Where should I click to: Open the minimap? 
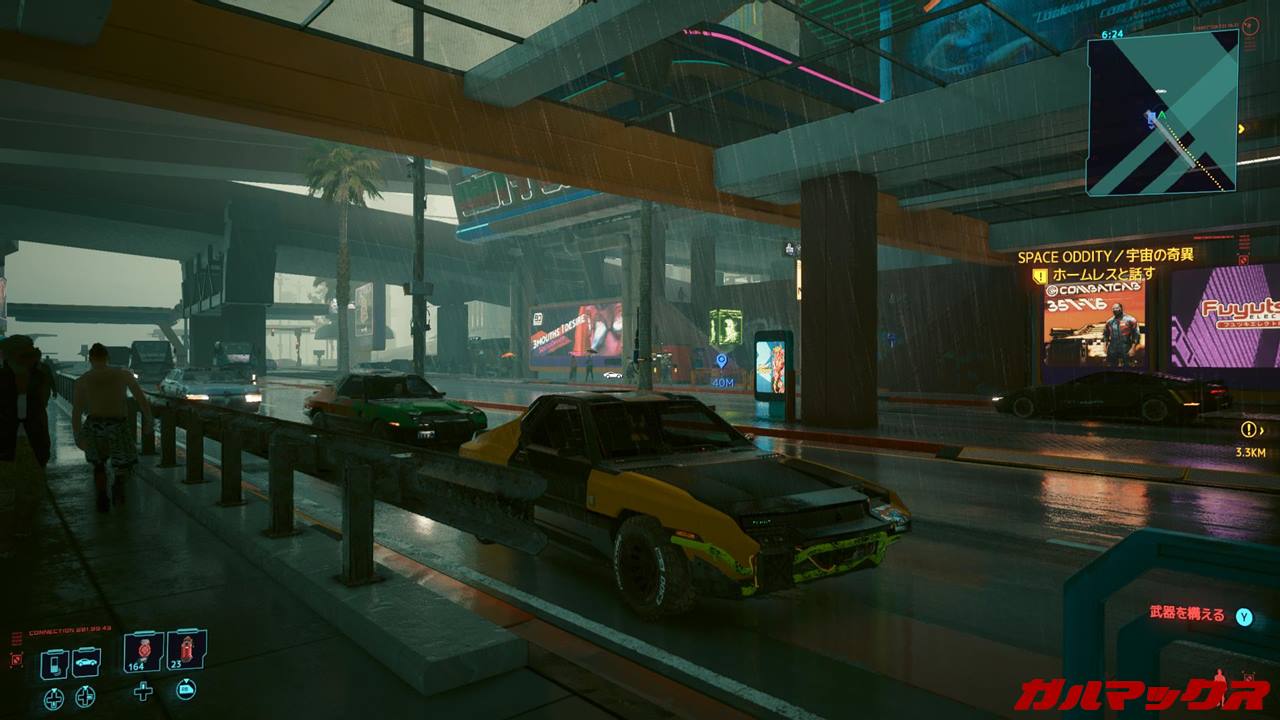point(1162,112)
